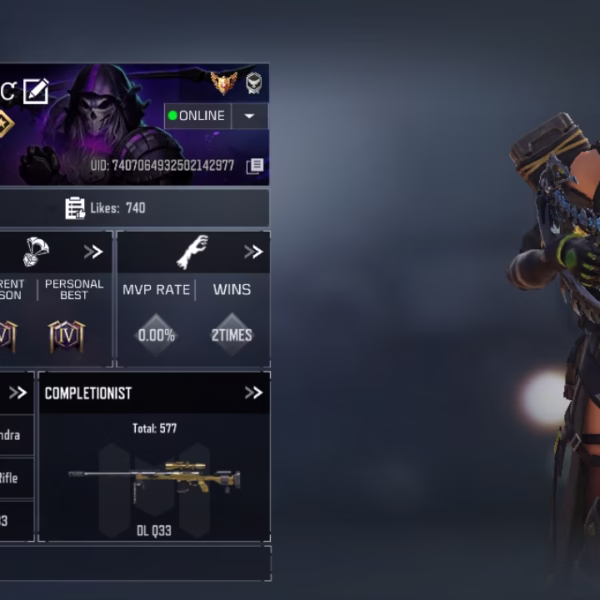The height and width of the screenshot is (600, 600).
Task: Open the ONLINE status dropdown arrow
Action: (249, 116)
